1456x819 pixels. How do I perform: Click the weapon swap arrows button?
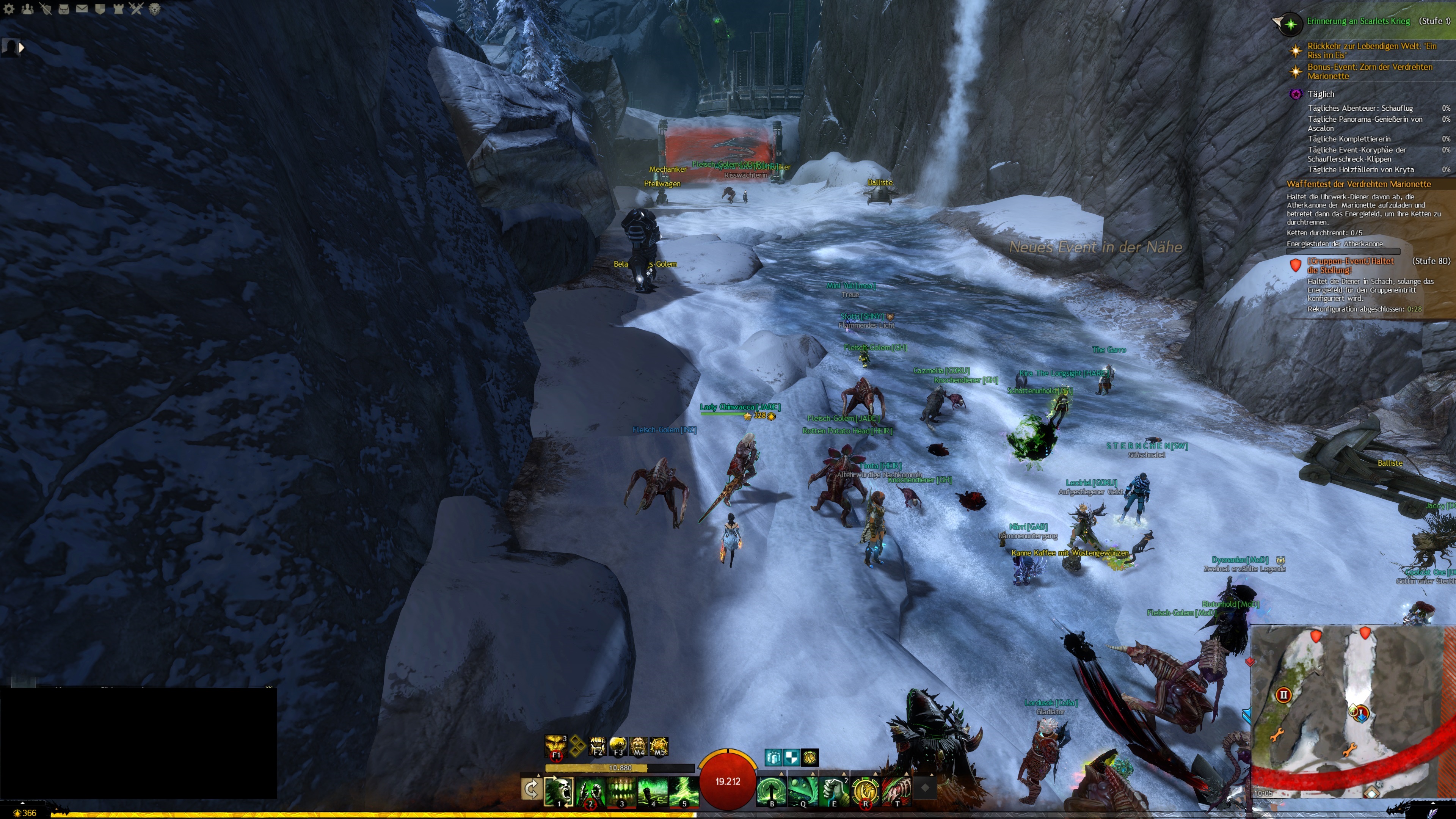coord(531,789)
